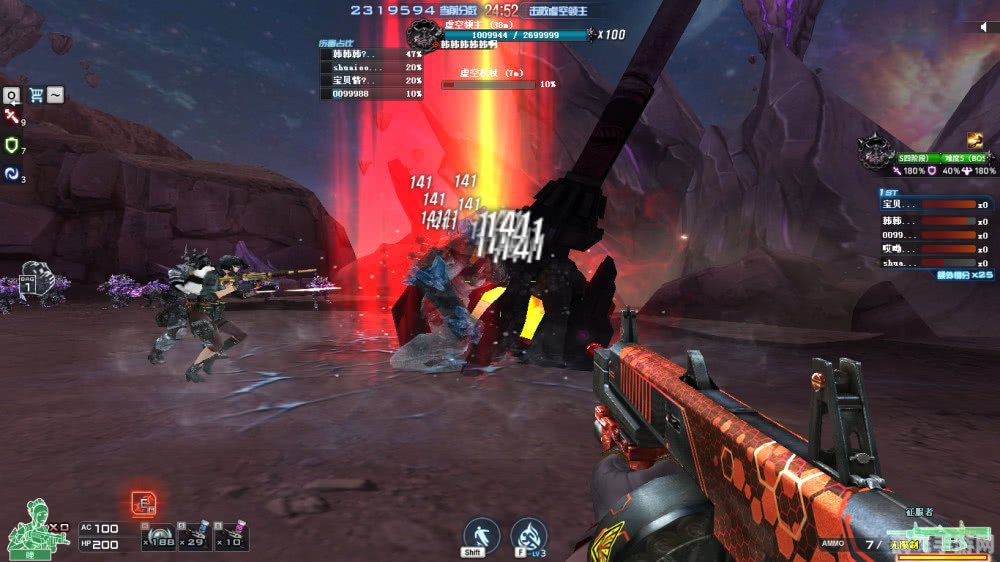The width and height of the screenshot is (1000, 562).
Task: Use the silver coin item slot x188
Action: [x=158, y=537]
